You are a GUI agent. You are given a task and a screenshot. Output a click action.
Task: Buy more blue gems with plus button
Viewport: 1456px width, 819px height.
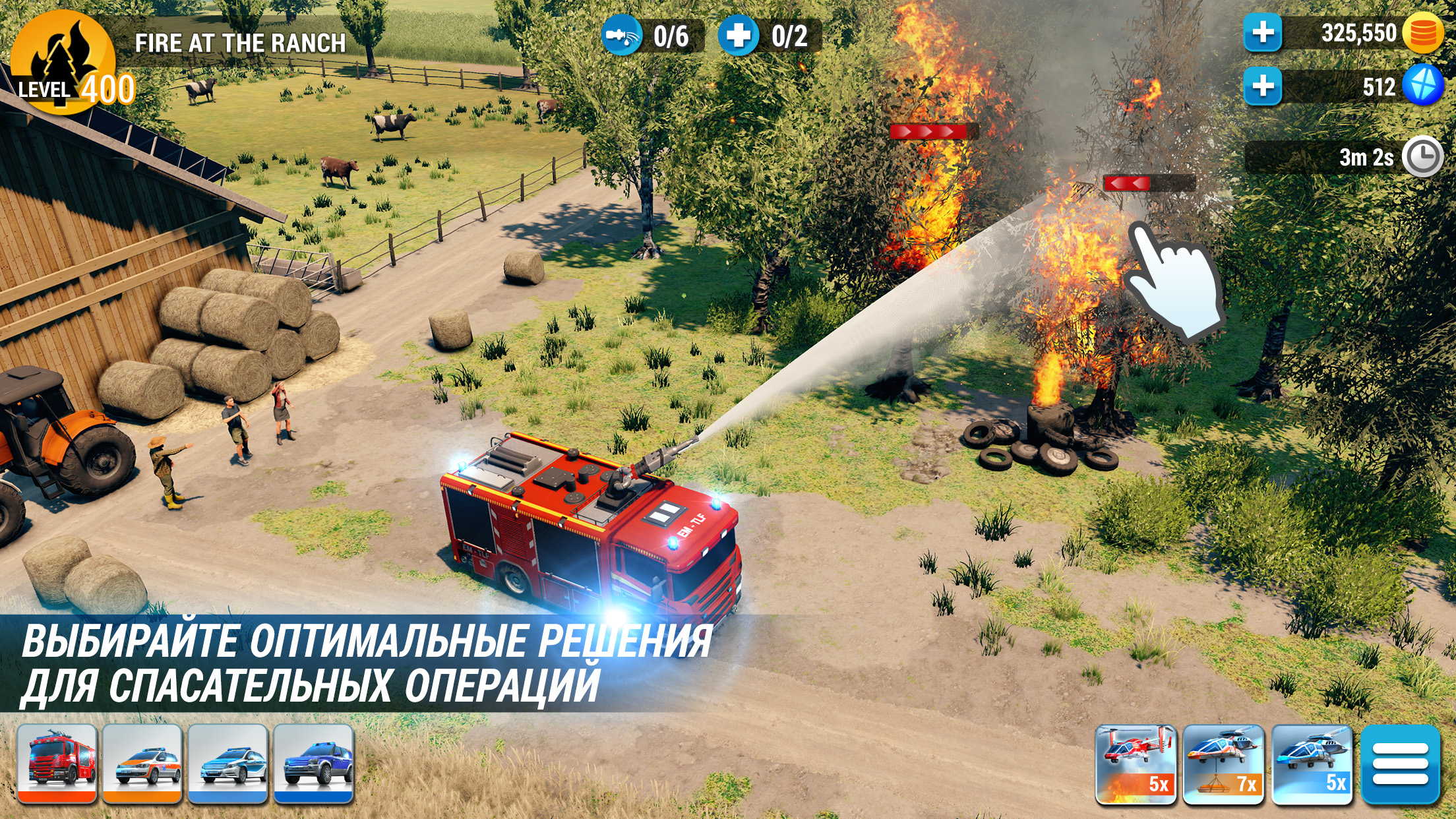click(x=1263, y=86)
